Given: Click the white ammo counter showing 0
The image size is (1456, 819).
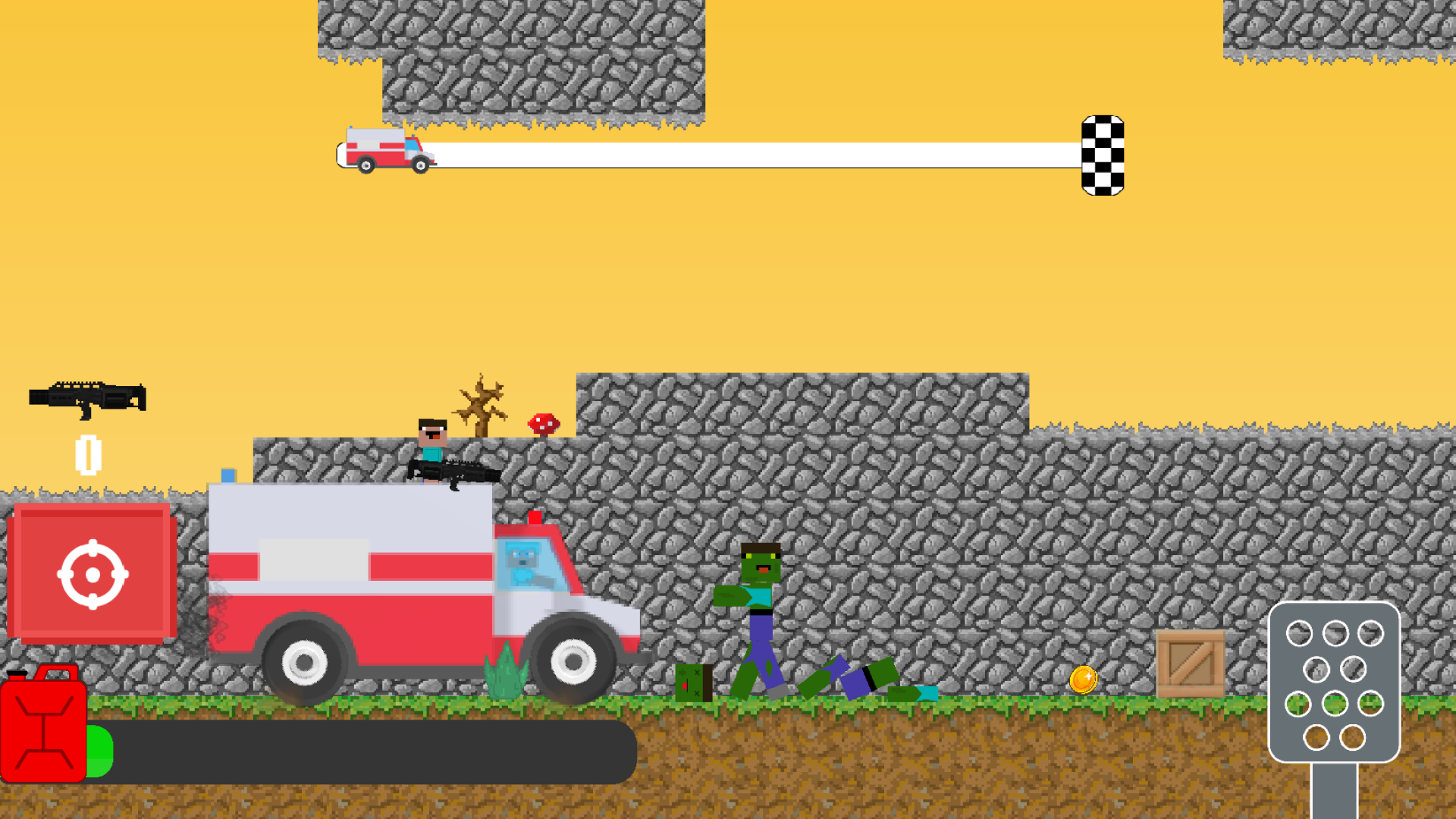Looking at the screenshot, I should pyautogui.click(x=89, y=455).
